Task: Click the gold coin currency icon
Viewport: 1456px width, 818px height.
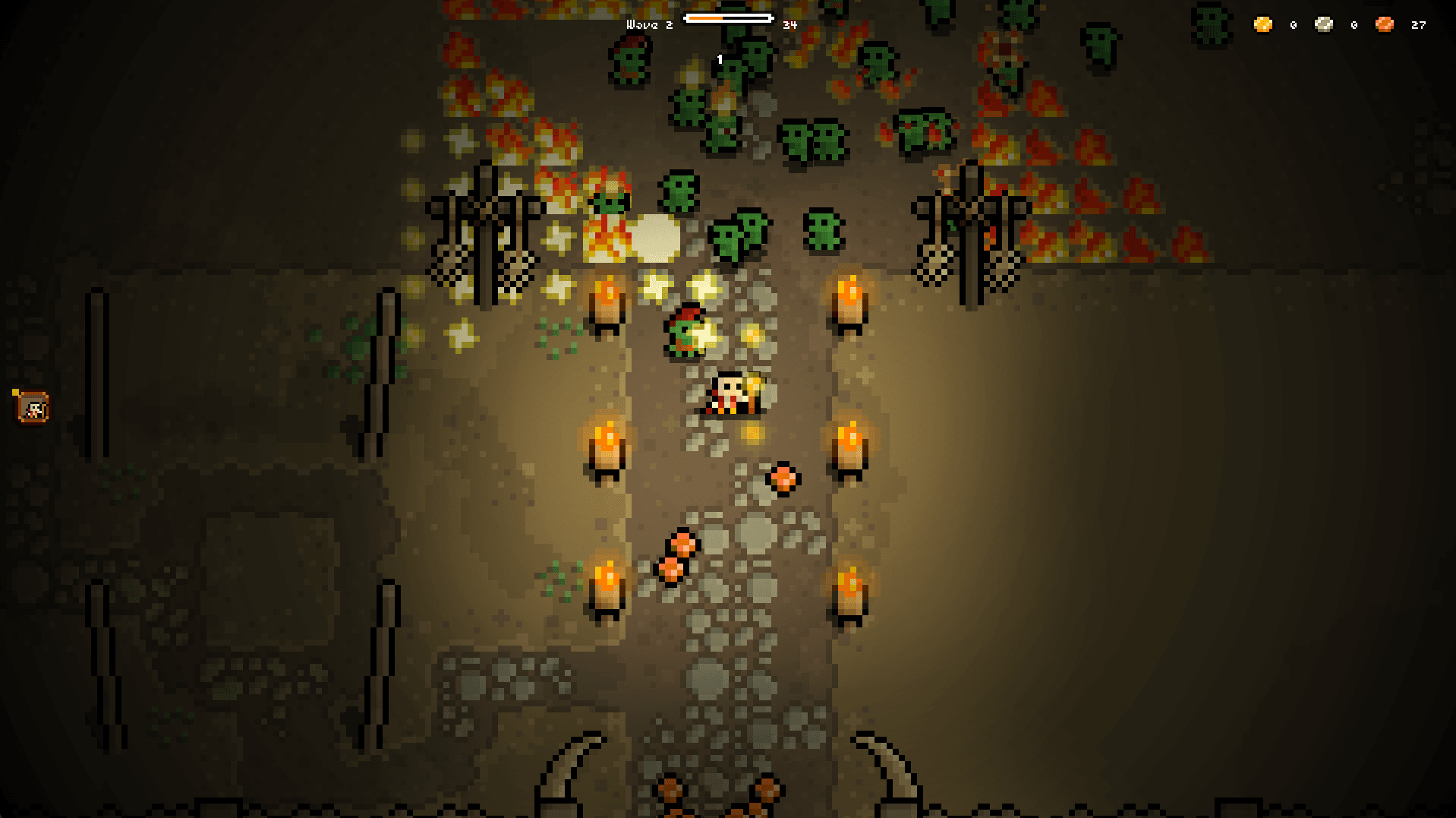Action: 1262,24
